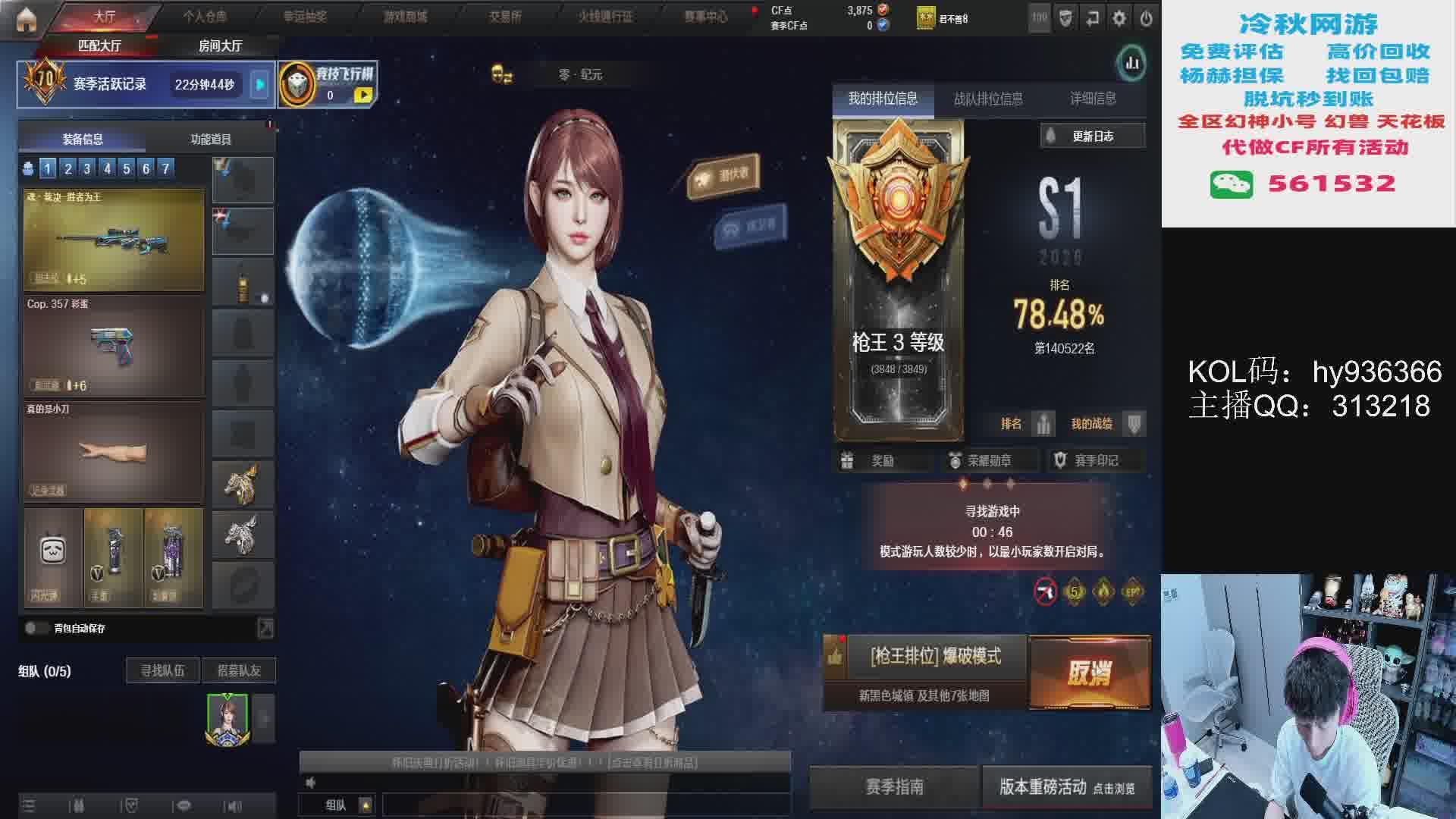Cancel matchmaking with the 取消 button
This screenshot has width=1456, height=819.
click(1089, 672)
